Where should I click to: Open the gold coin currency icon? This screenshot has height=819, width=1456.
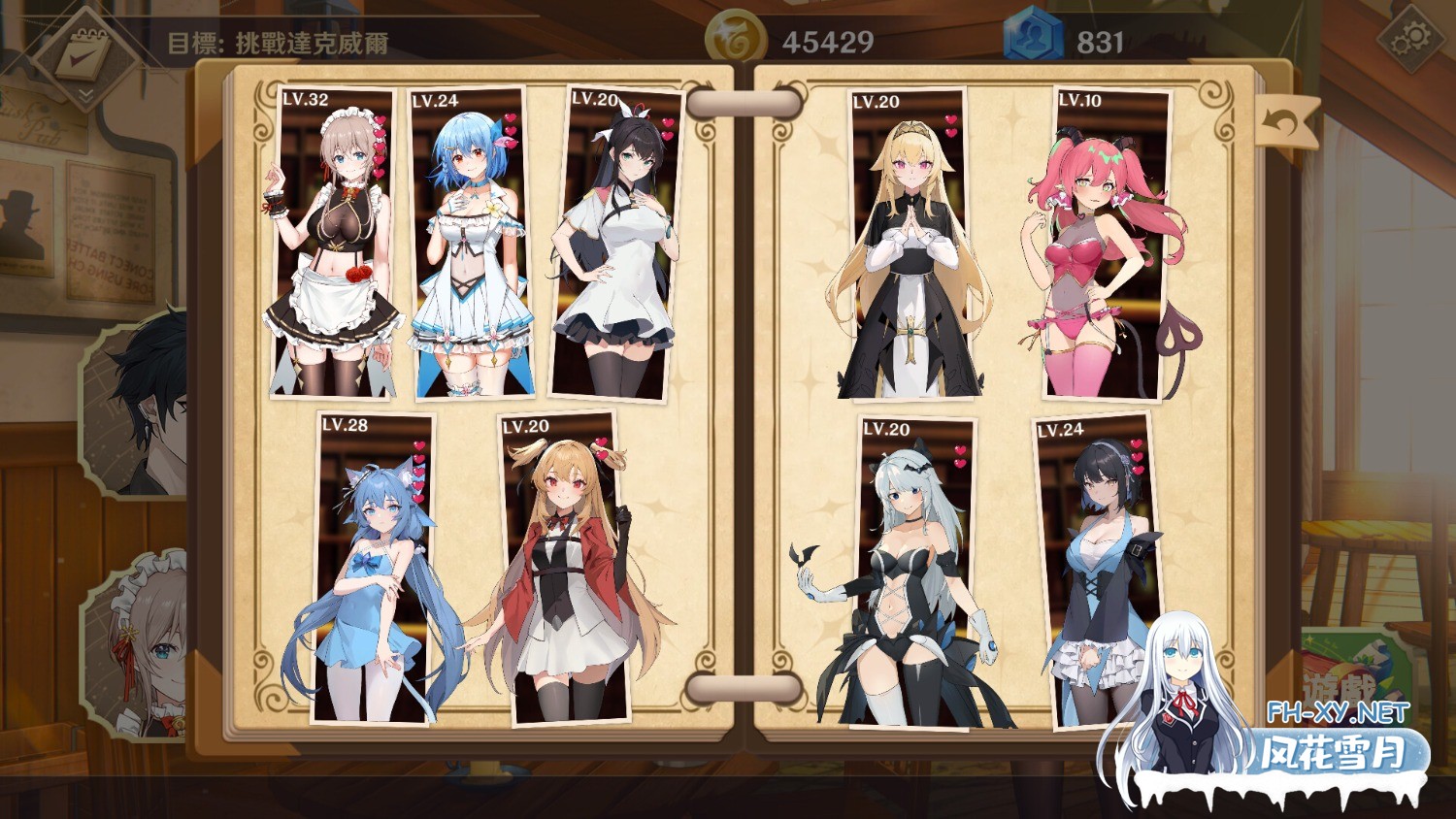736,41
